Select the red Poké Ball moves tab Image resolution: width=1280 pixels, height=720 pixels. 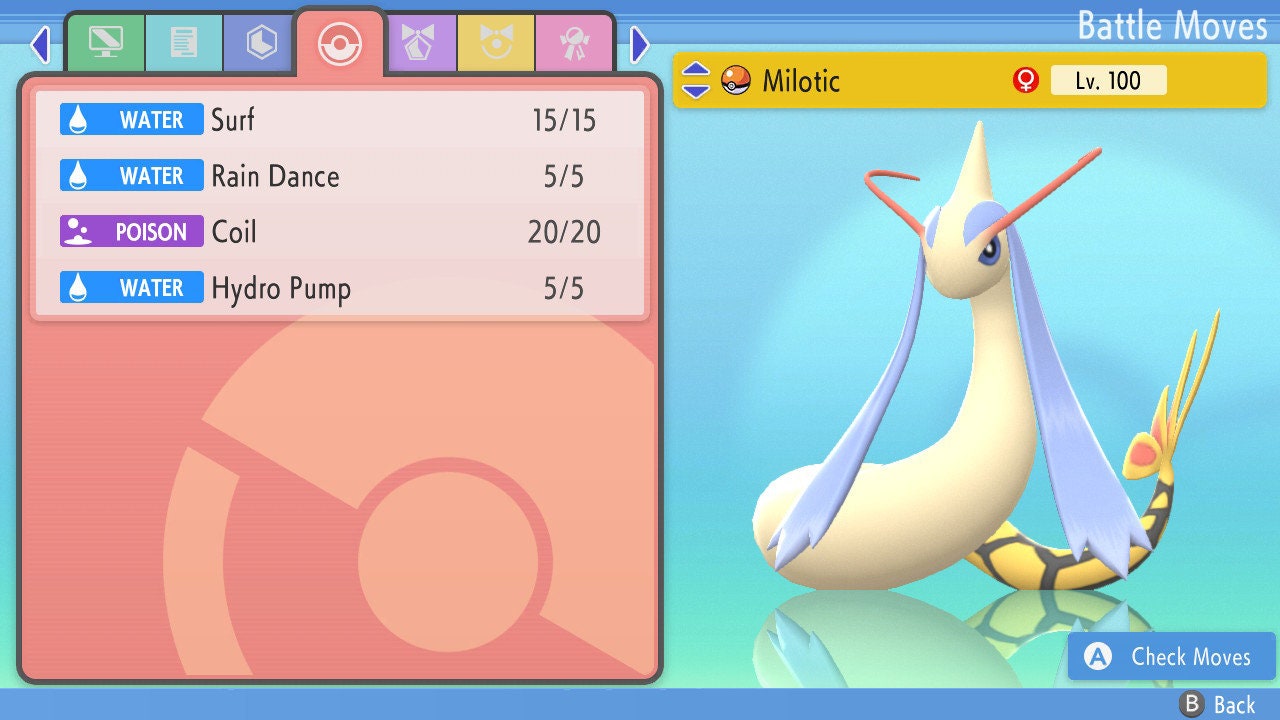(x=339, y=44)
